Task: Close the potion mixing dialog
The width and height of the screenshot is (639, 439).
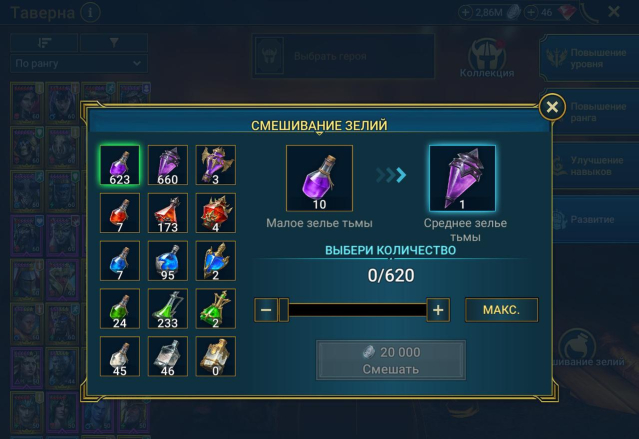Action: [551, 107]
